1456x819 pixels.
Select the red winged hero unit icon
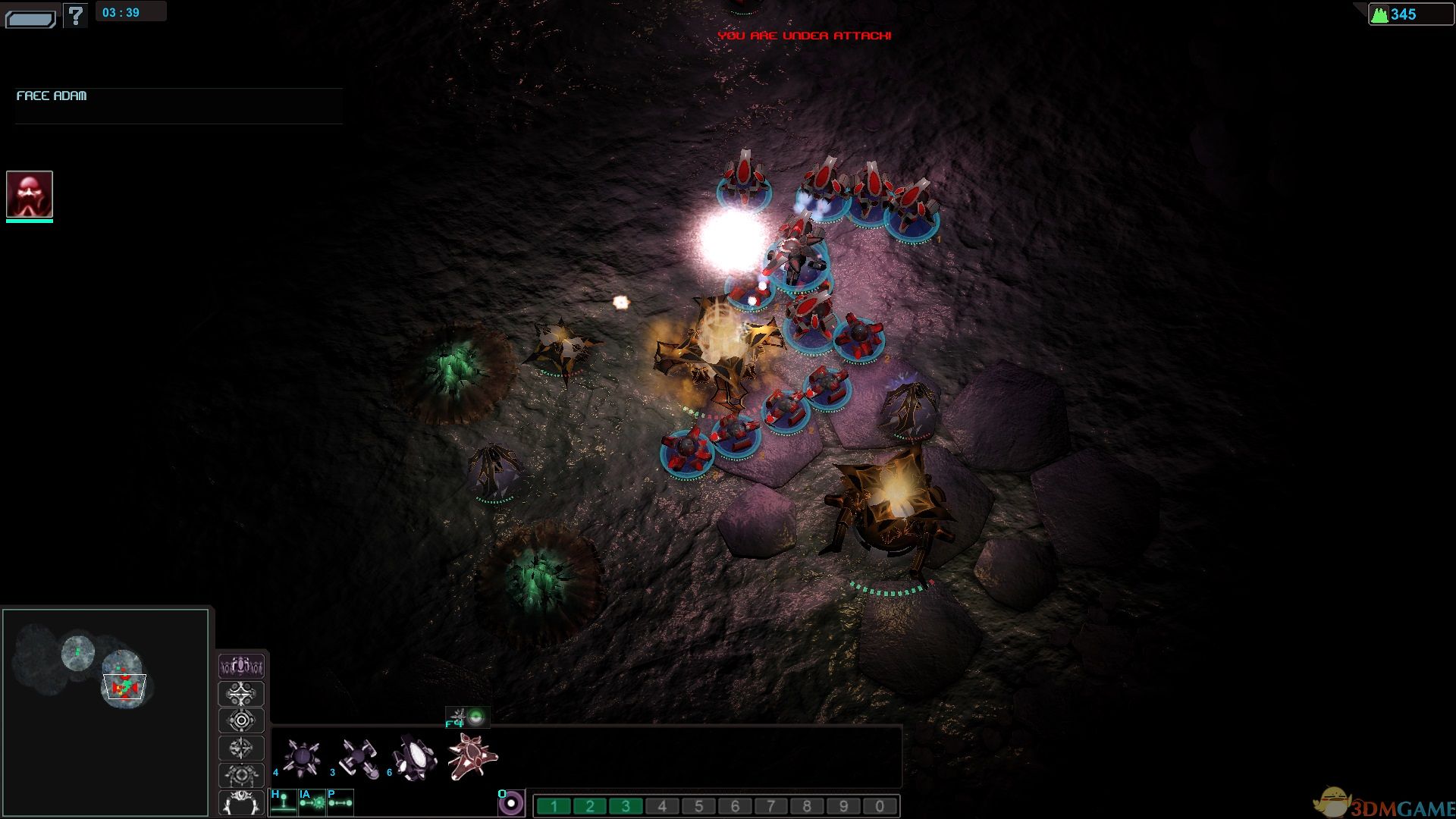(x=472, y=756)
